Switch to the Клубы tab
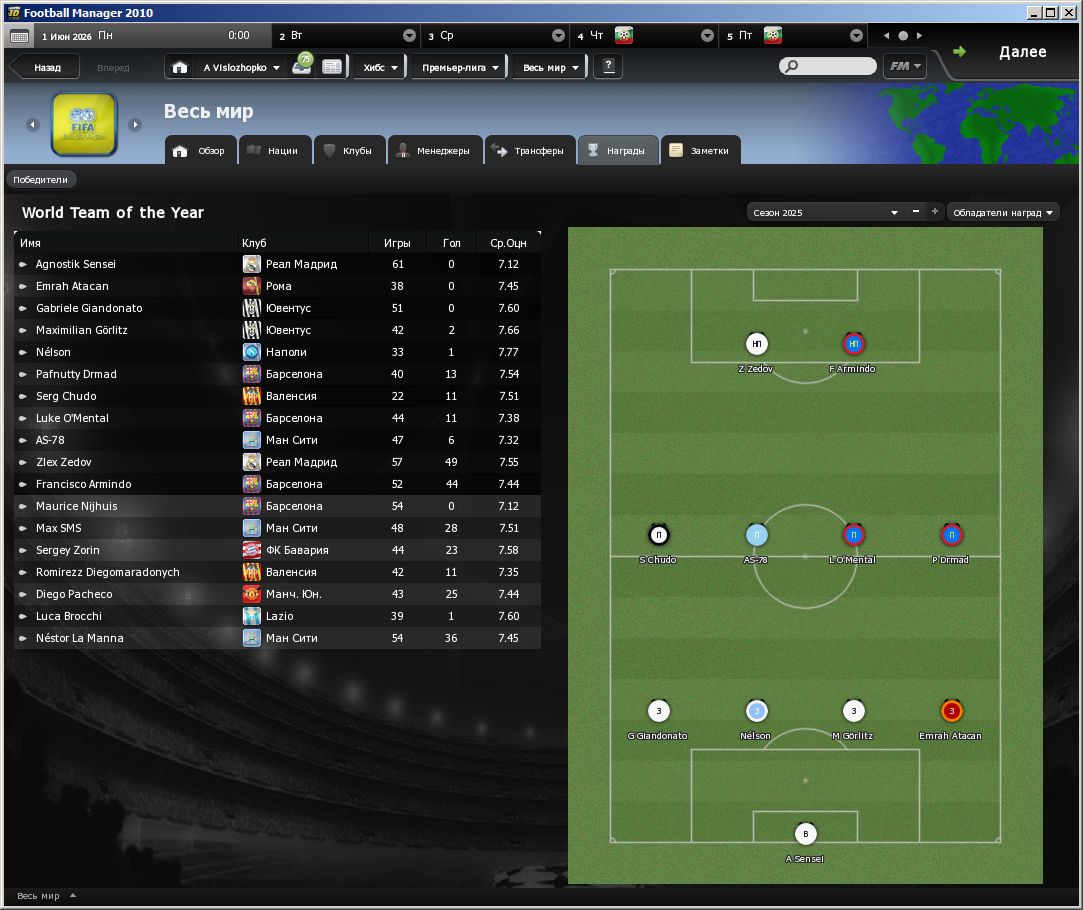This screenshot has height=910, width=1083. tap(348, 151)
